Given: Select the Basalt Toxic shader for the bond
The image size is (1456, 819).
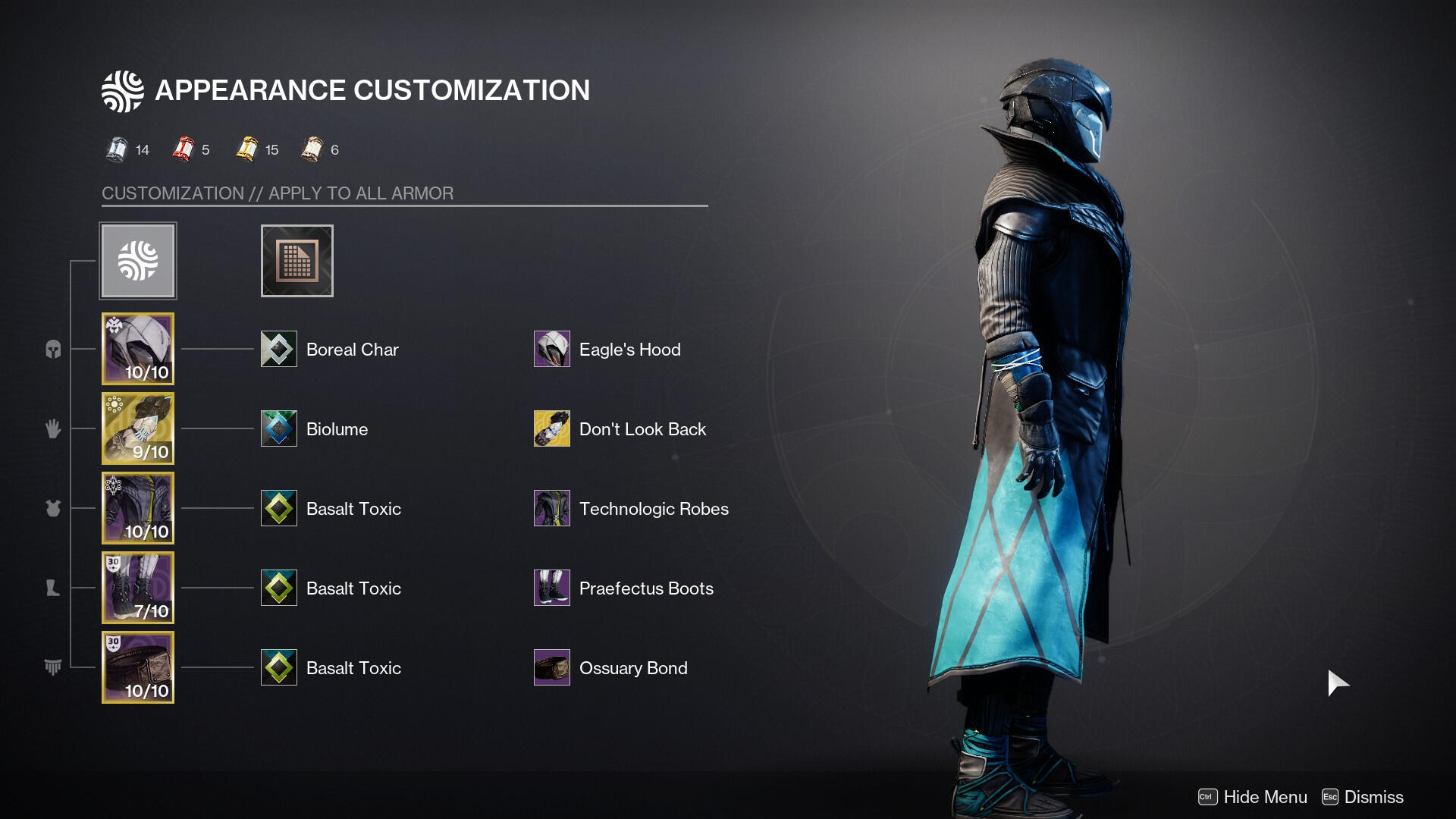Looking at the screenshot, I should [279, 667].
